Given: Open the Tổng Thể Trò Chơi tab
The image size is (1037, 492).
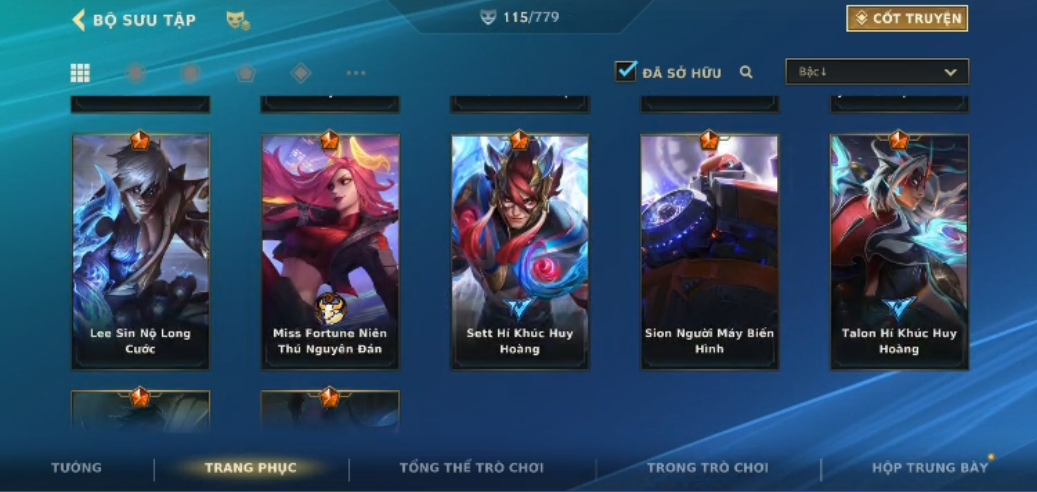Looking at the screenshot, I should pos(471,468).
